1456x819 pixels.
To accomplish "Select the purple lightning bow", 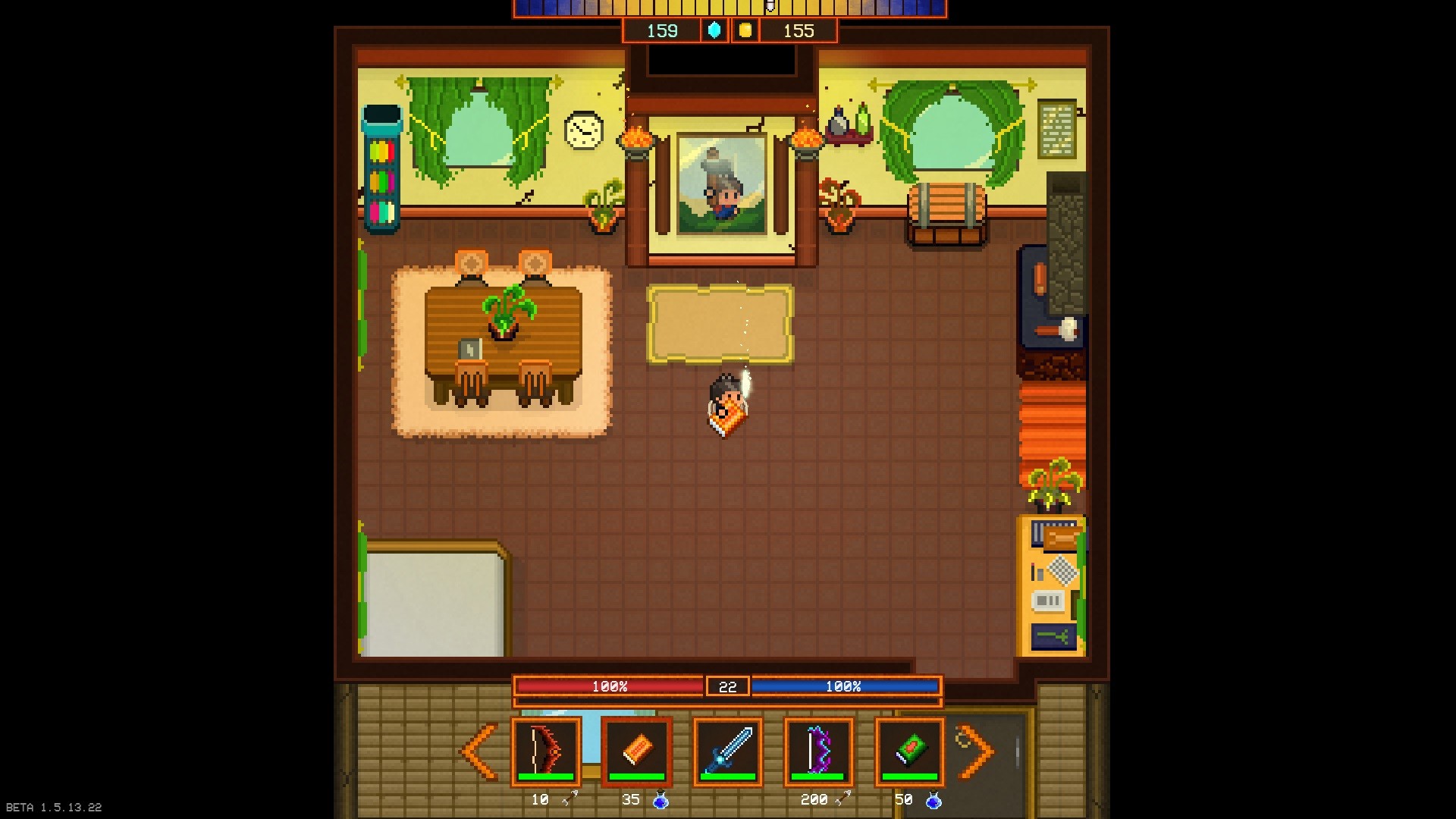I will [x=817, y=751].
